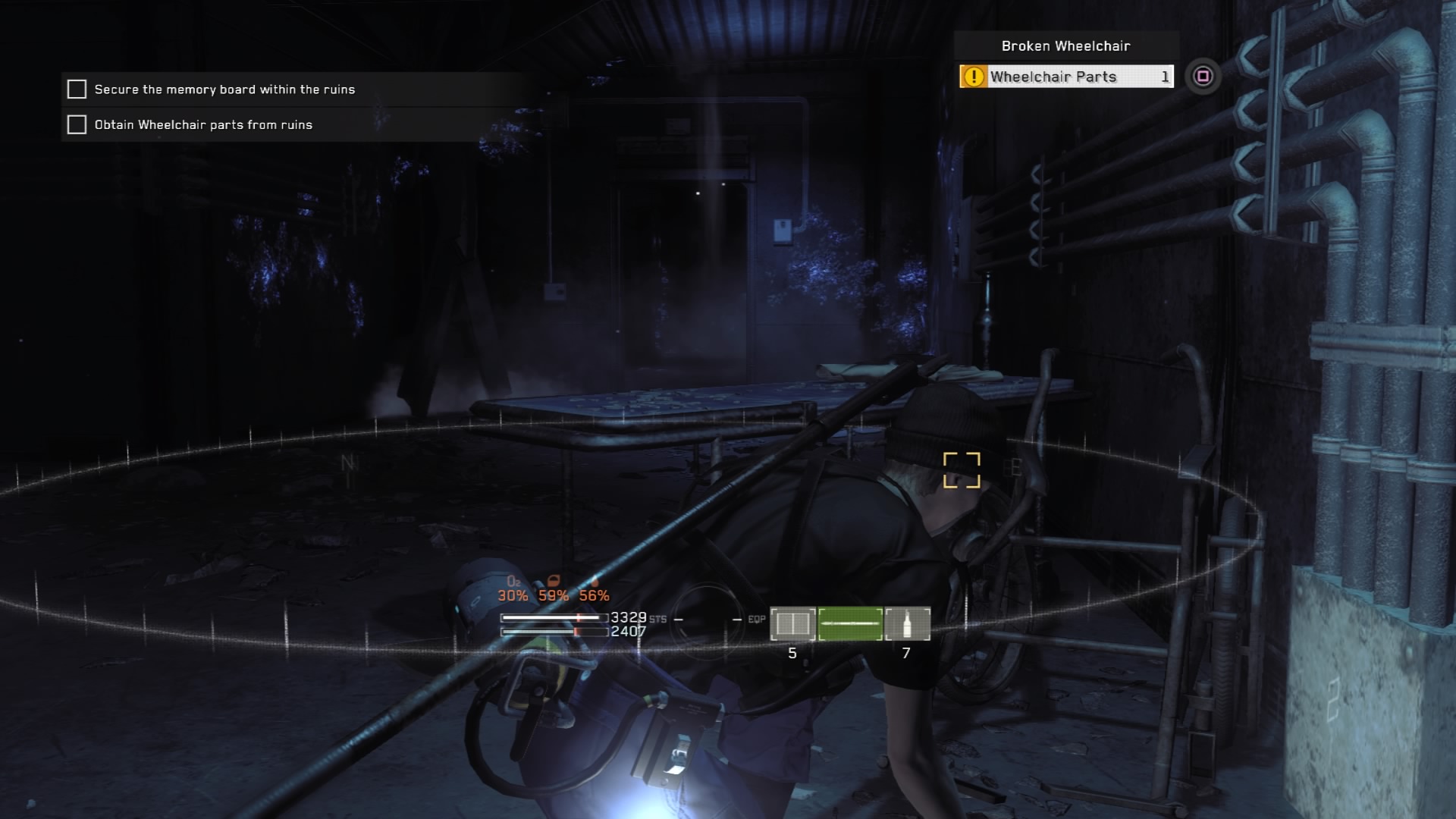Tick the 'Secure the memory board' objective checkbox
The width and height of the screenshot is (1456, 819).
[77, 89]
